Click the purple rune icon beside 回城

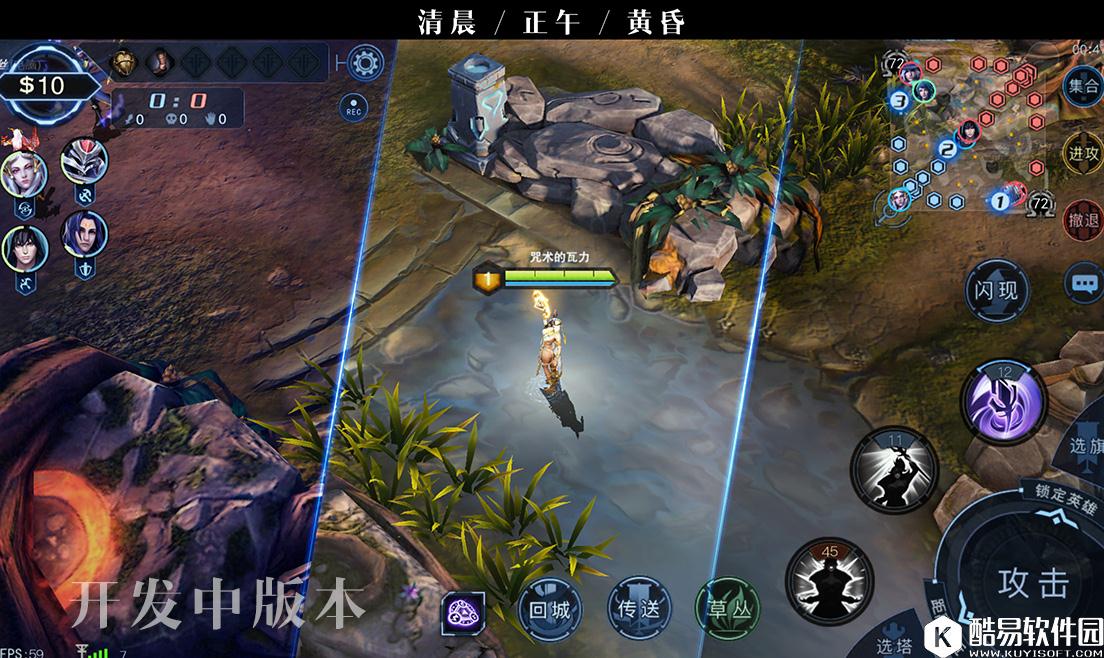[x=464, y=609]
